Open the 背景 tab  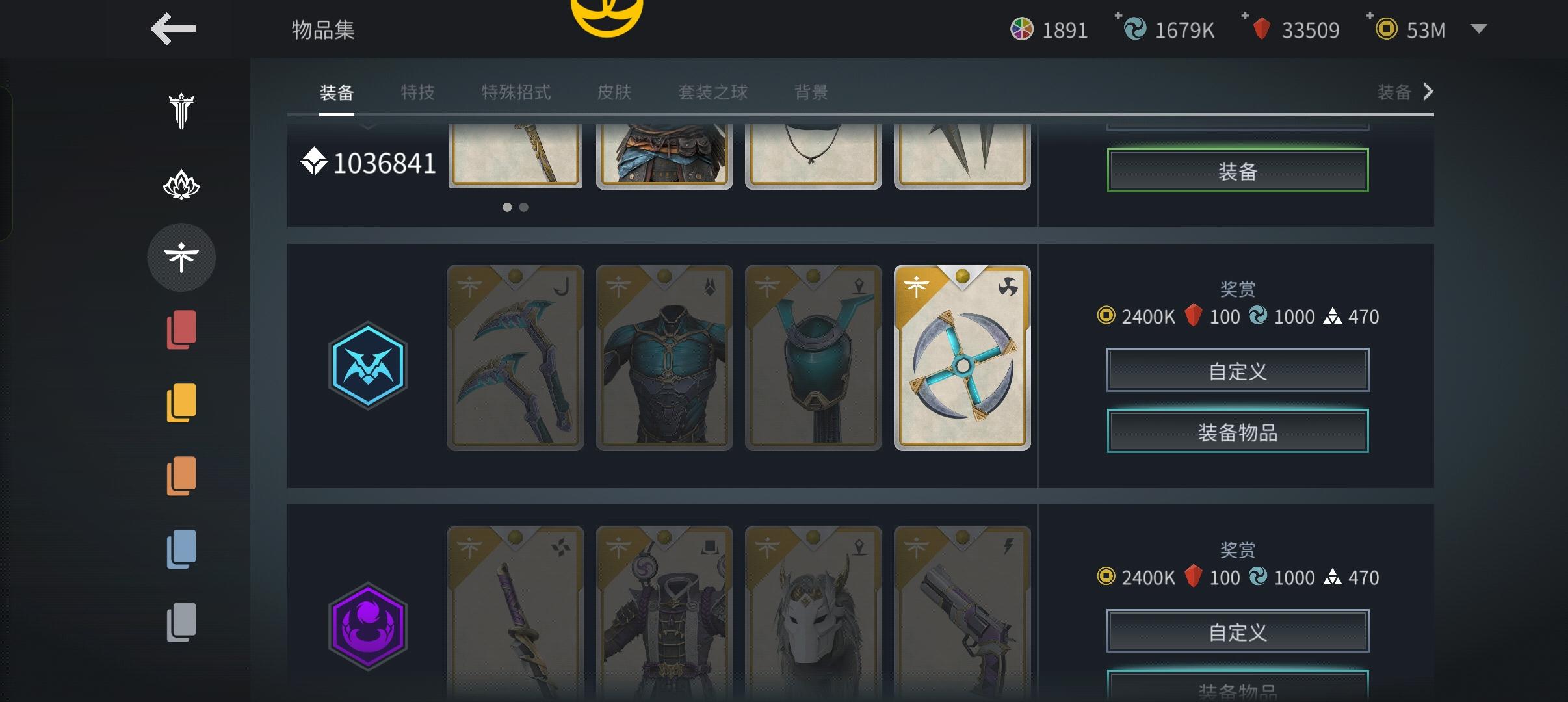pos(810,92)
